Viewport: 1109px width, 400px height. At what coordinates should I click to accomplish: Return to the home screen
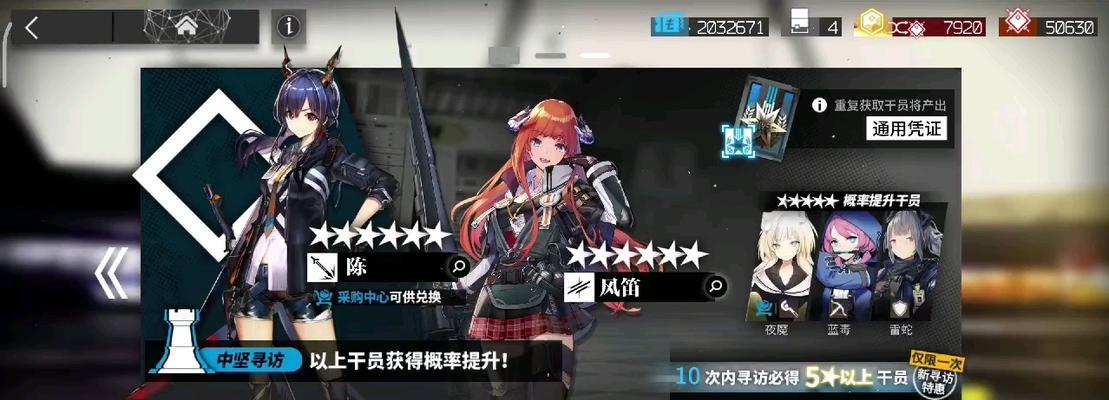coord(185,27)
